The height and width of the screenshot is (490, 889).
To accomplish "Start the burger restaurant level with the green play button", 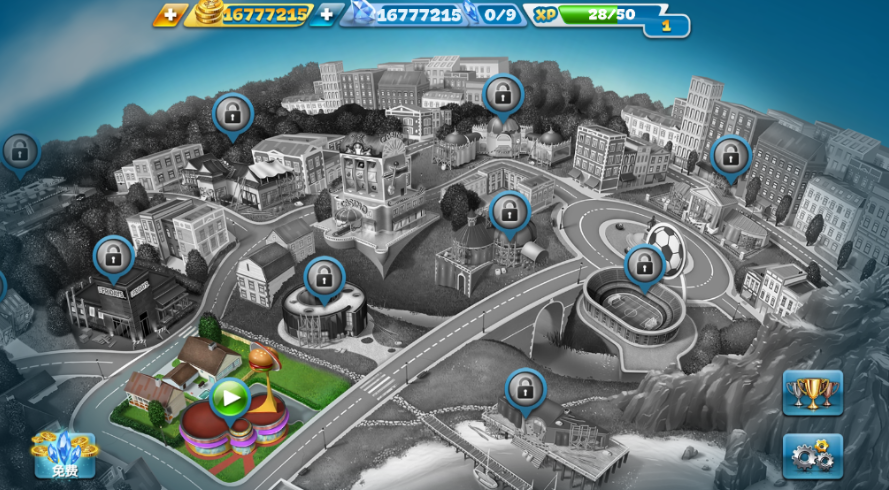I will pos(230,398).
